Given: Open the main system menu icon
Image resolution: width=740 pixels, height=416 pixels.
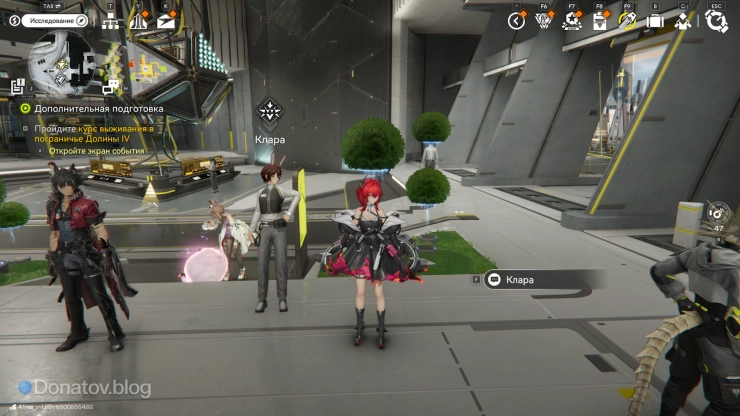Looking at the screenshot, I should pyautogui.click(x=715, y=21).
